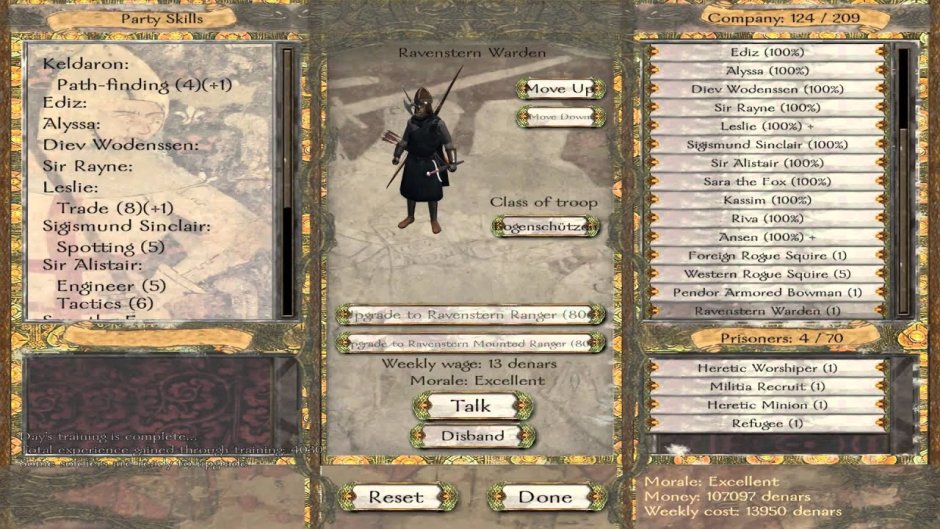The height and width of the screenshot is (529, 940).
Task: Choose Sara the Fox from the list
Action: click(768, 182)
